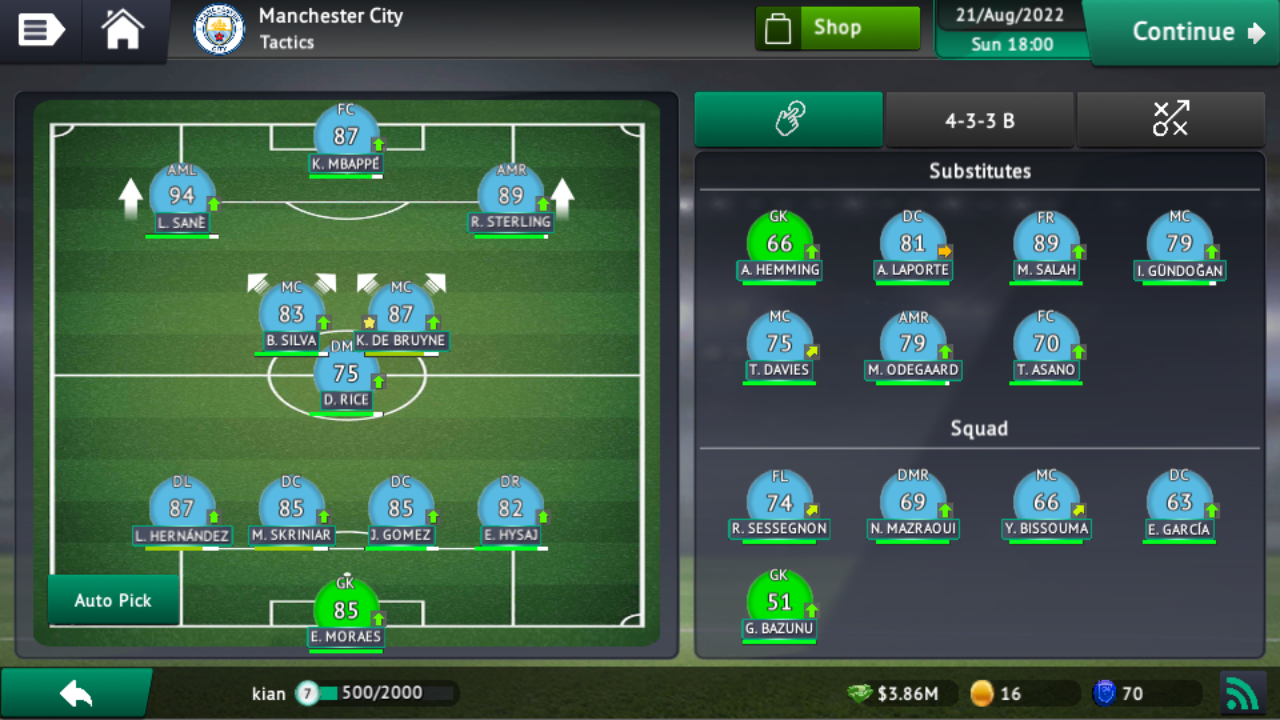Tap the network signal icon bottom right

[1243, 692]
